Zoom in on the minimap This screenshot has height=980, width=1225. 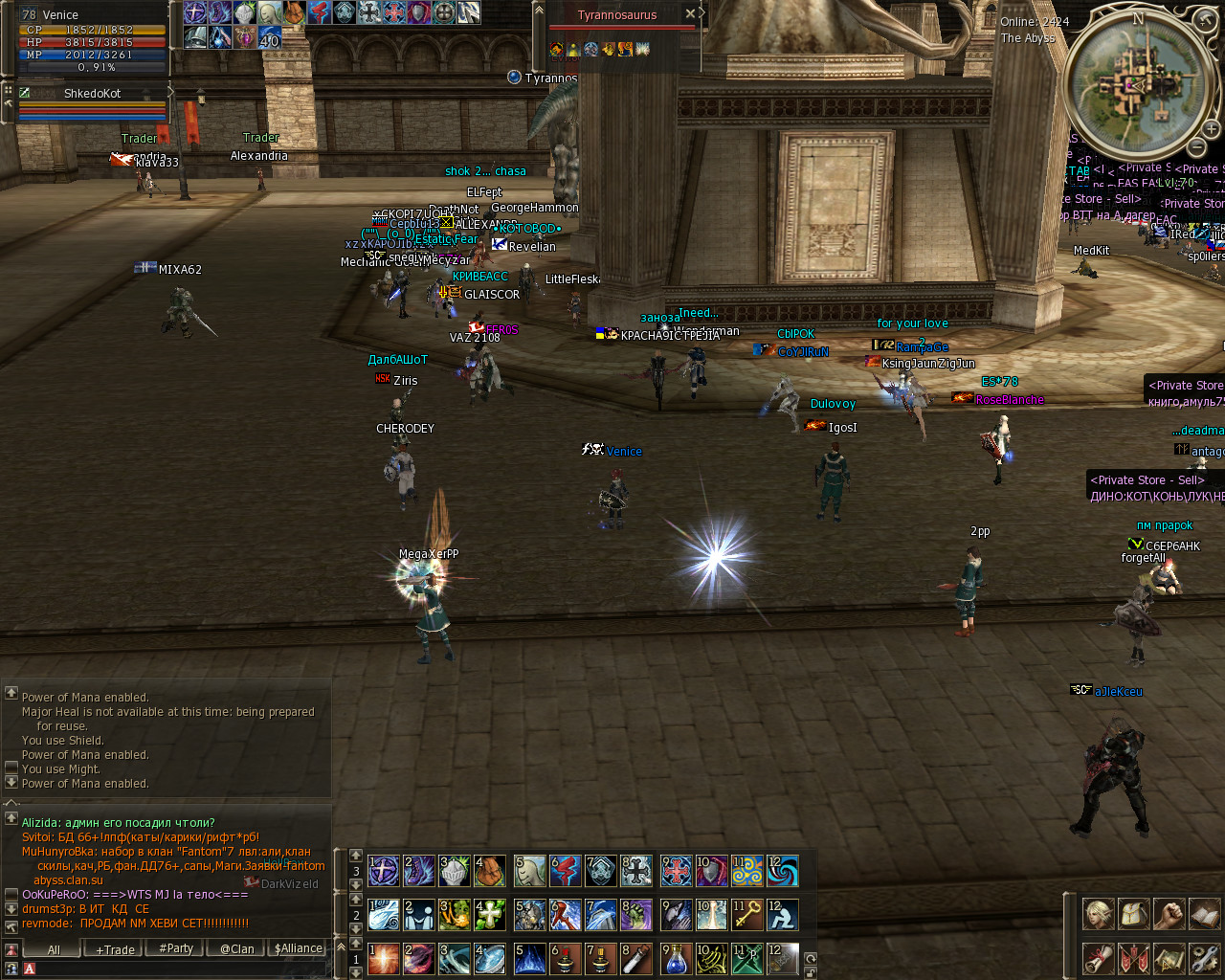1211,129
